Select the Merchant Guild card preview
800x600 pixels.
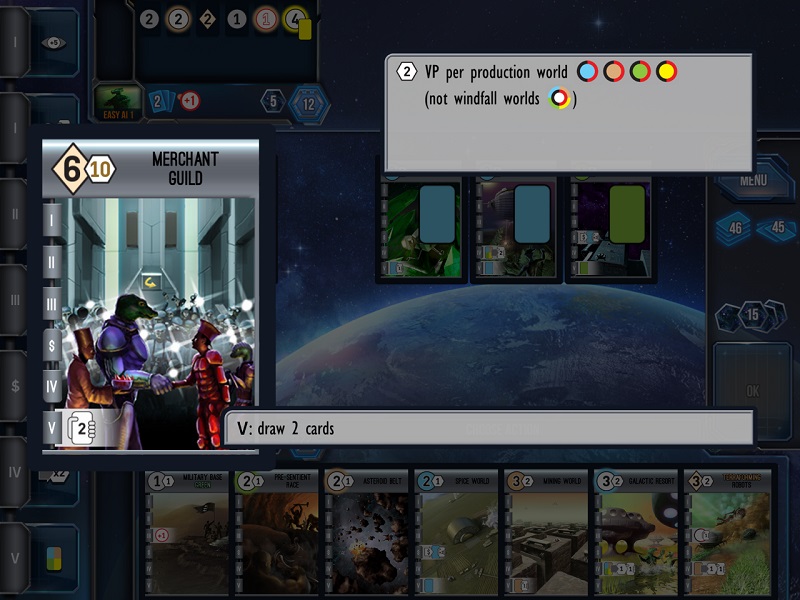150,295
